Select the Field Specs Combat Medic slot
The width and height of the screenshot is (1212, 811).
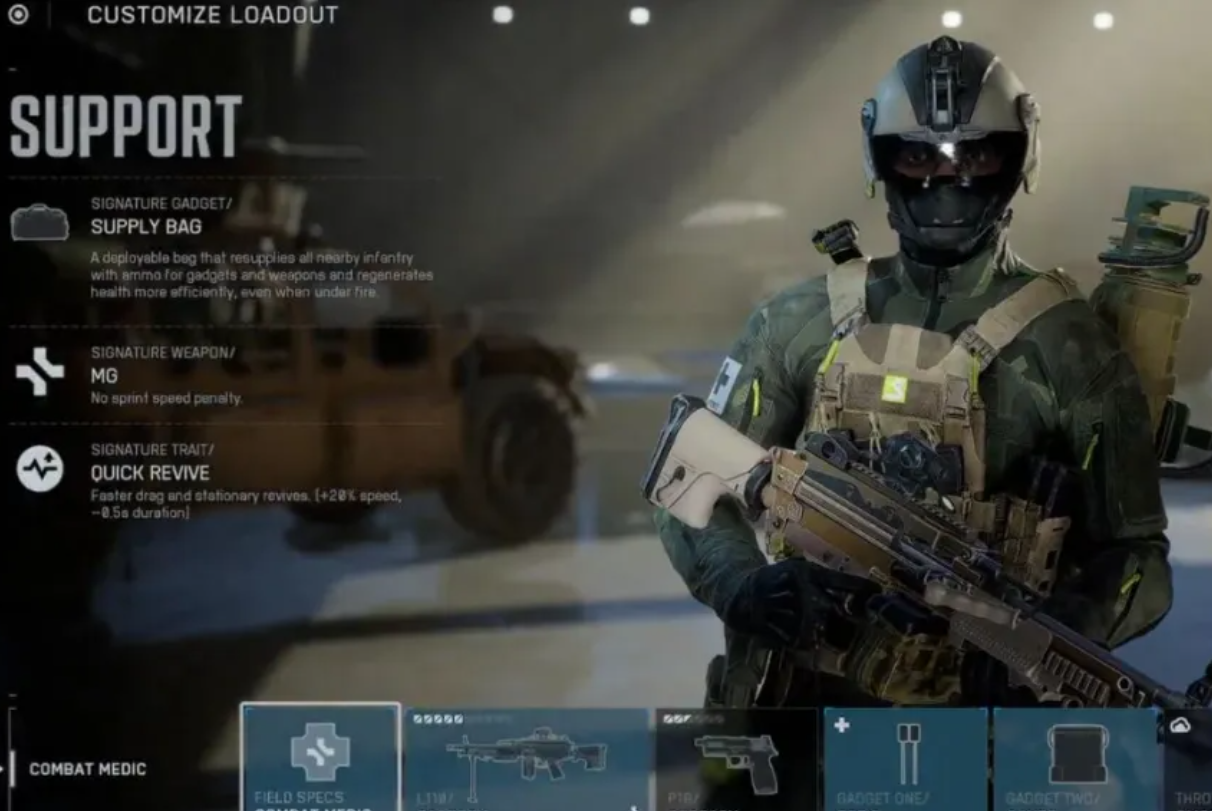[320, 757]
